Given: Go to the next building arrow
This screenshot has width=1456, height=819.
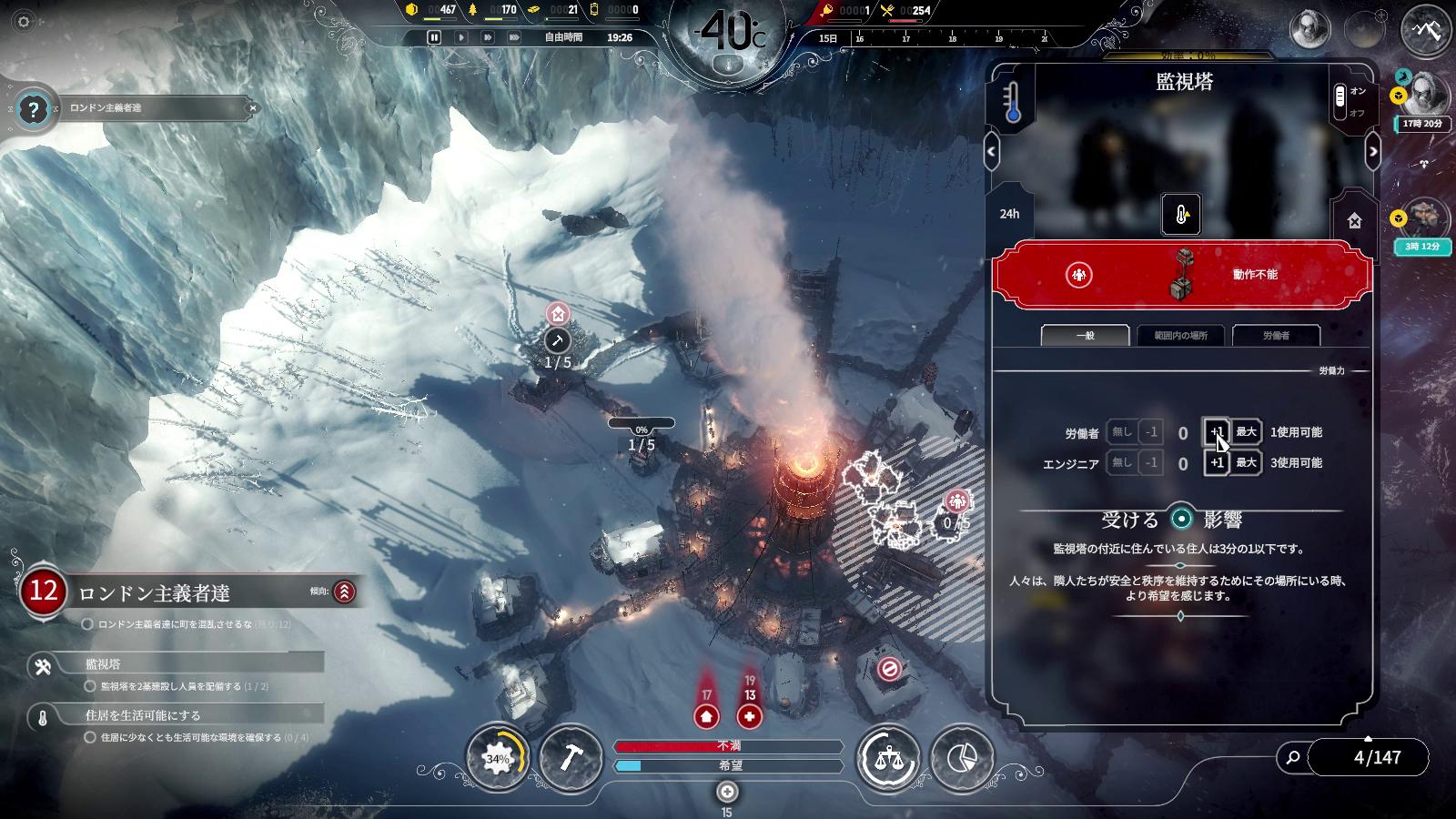Looking at the screenshot, I should pyautogui.click(x=1373, y=151).
